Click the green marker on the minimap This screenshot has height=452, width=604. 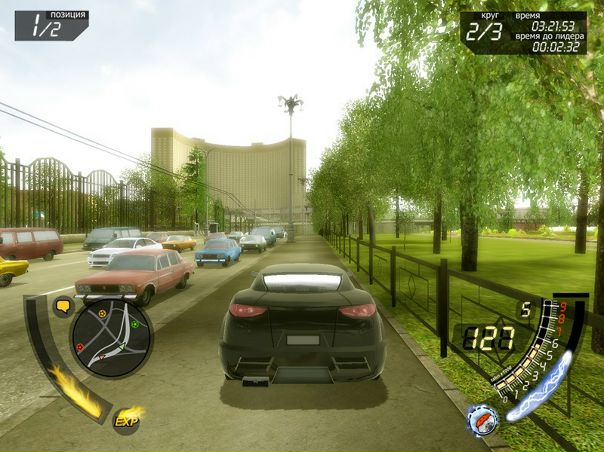point(134,324)
